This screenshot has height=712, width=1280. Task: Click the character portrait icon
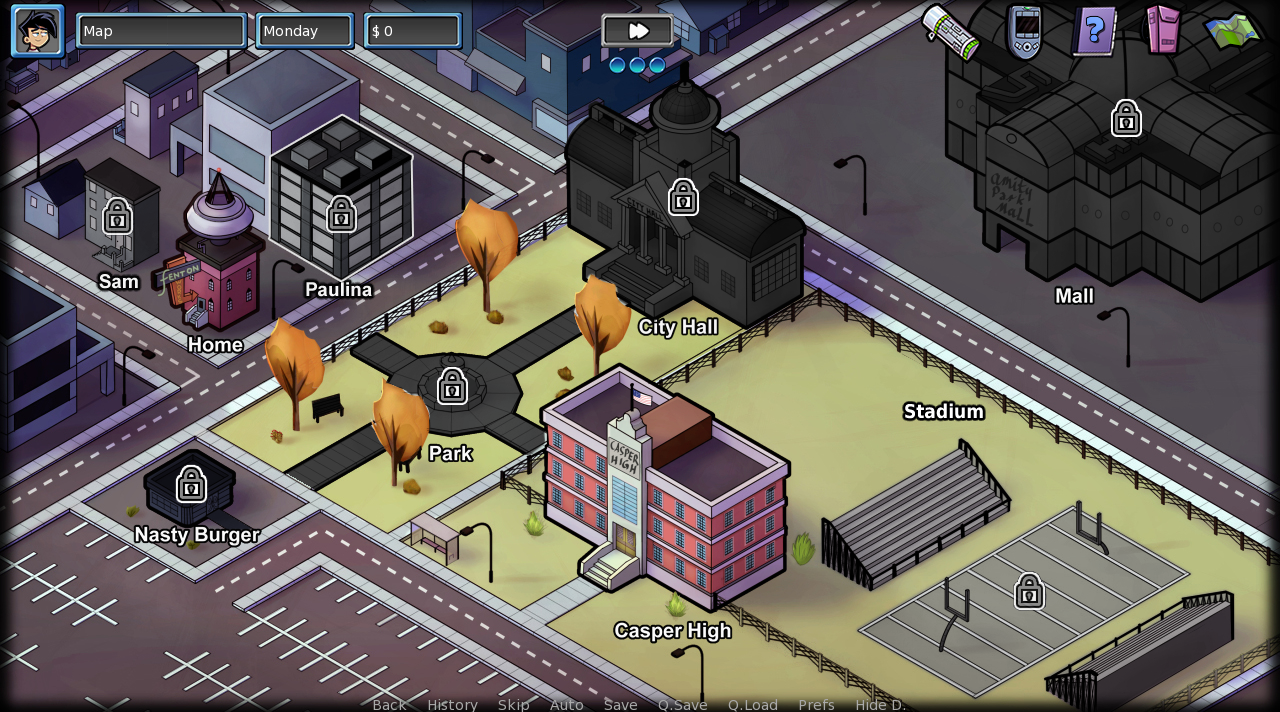click(37, 31)
